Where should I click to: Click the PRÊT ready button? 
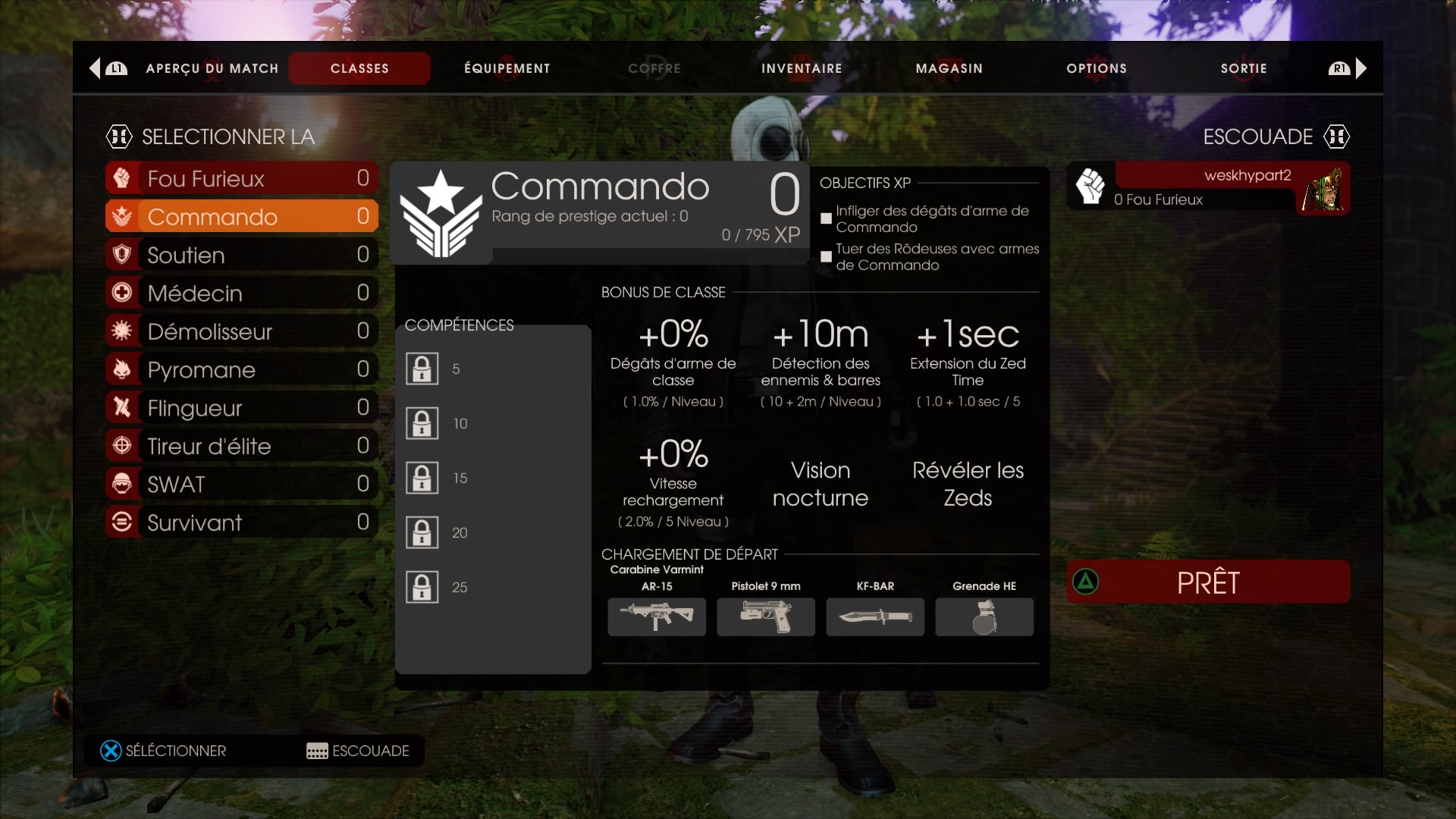pos(1208,582)
